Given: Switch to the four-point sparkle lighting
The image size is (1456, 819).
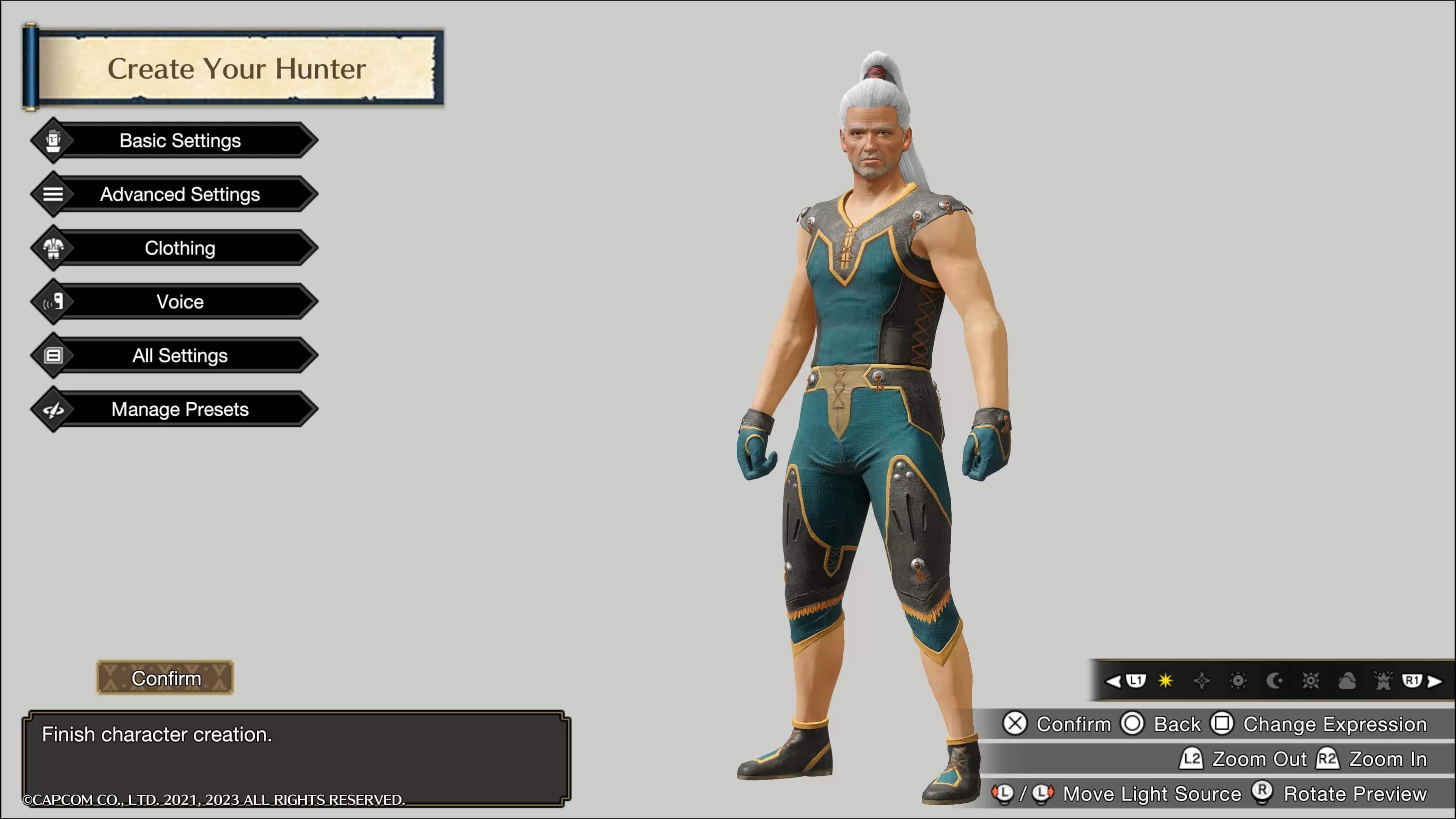Looking at the screenshot, I should pyautogui.click(x=1202, y=681).
